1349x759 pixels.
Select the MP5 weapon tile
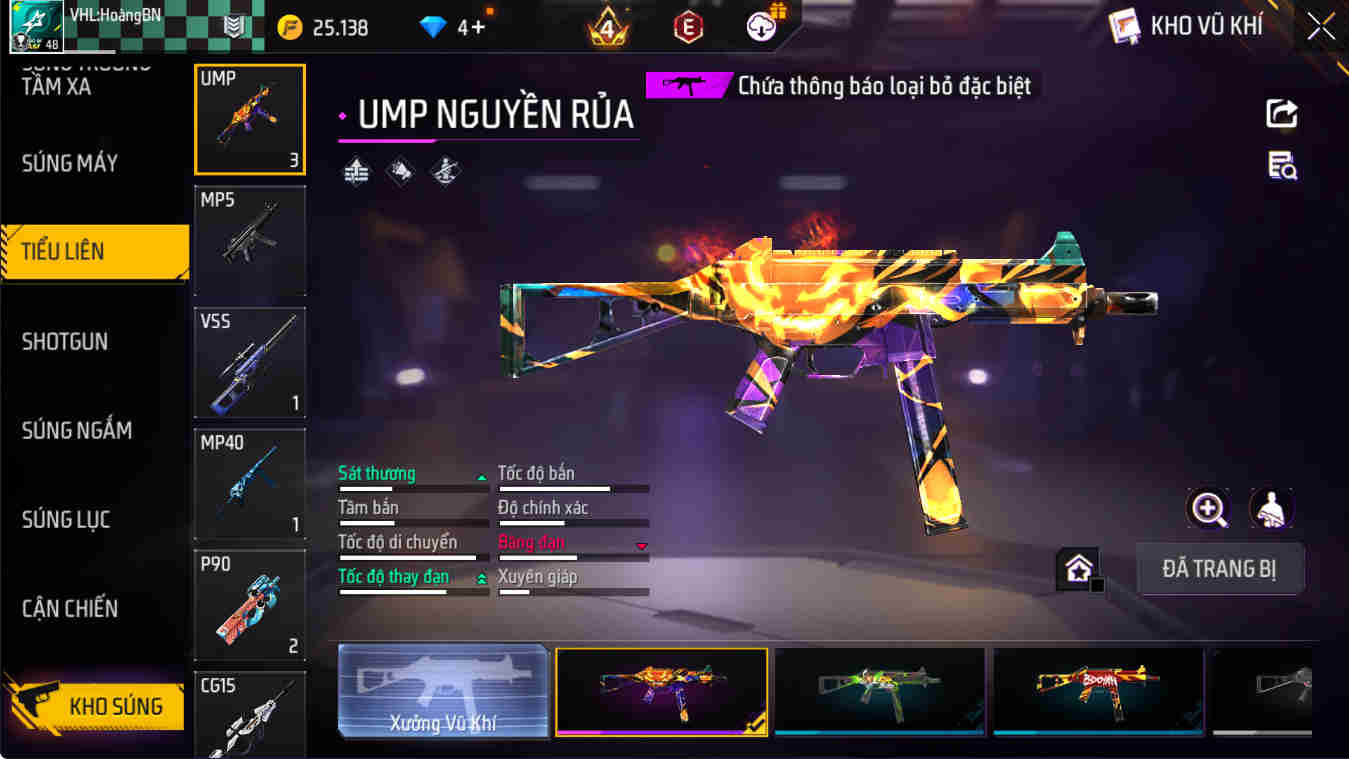coord(250,240)
